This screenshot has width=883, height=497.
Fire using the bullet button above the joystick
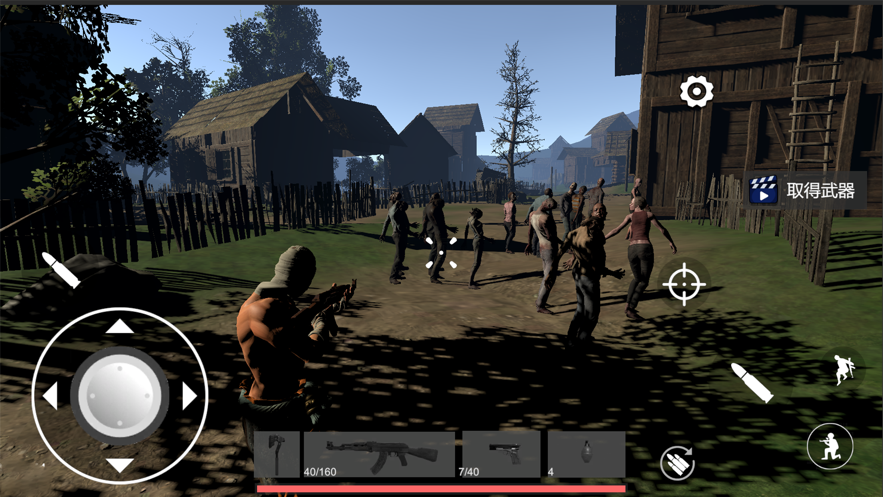60,270
